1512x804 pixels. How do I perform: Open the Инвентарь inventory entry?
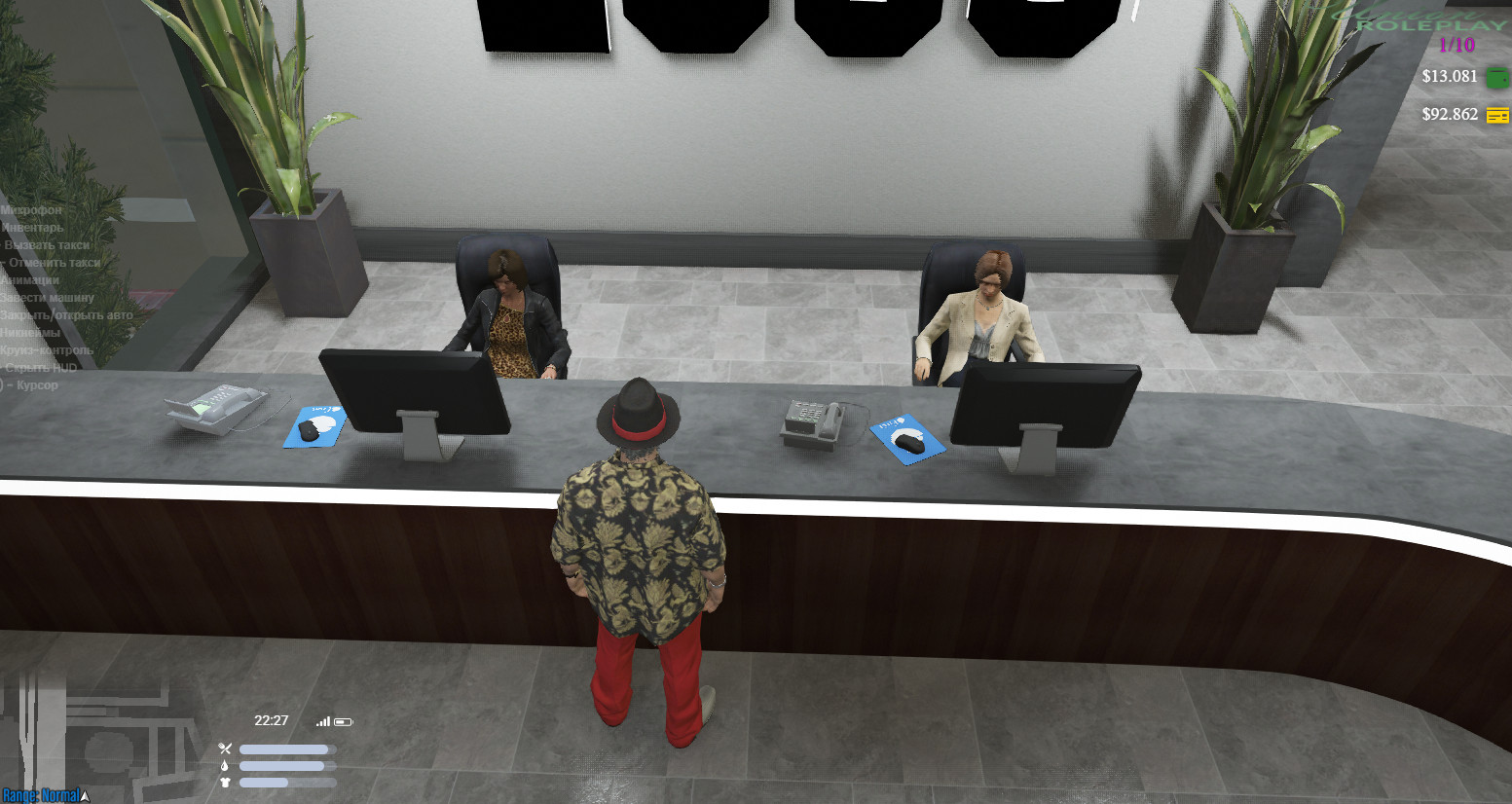point(34,227)
